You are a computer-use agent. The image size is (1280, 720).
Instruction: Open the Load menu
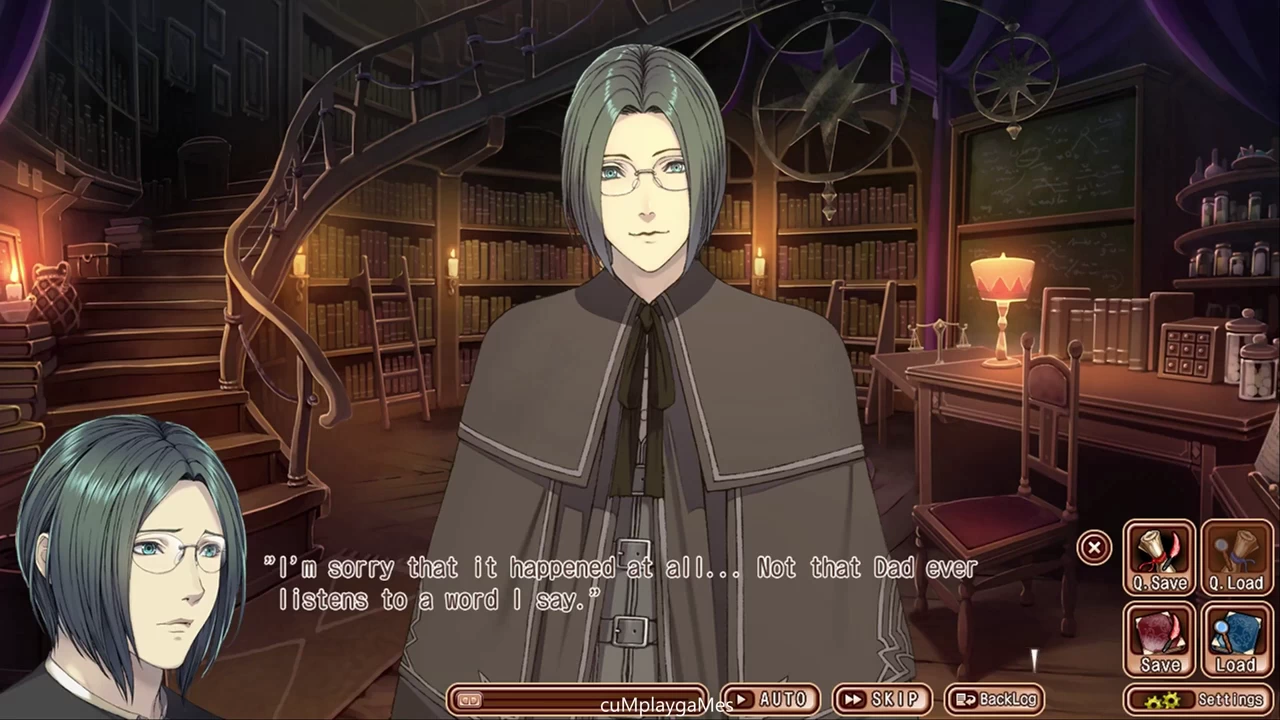[x=1236, y=639]
